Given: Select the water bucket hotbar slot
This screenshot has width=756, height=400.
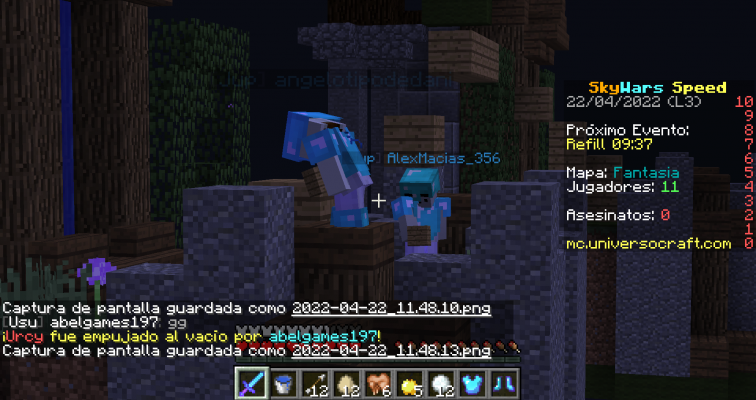Looking at the screenshot, I should click(x=283, y=383).
